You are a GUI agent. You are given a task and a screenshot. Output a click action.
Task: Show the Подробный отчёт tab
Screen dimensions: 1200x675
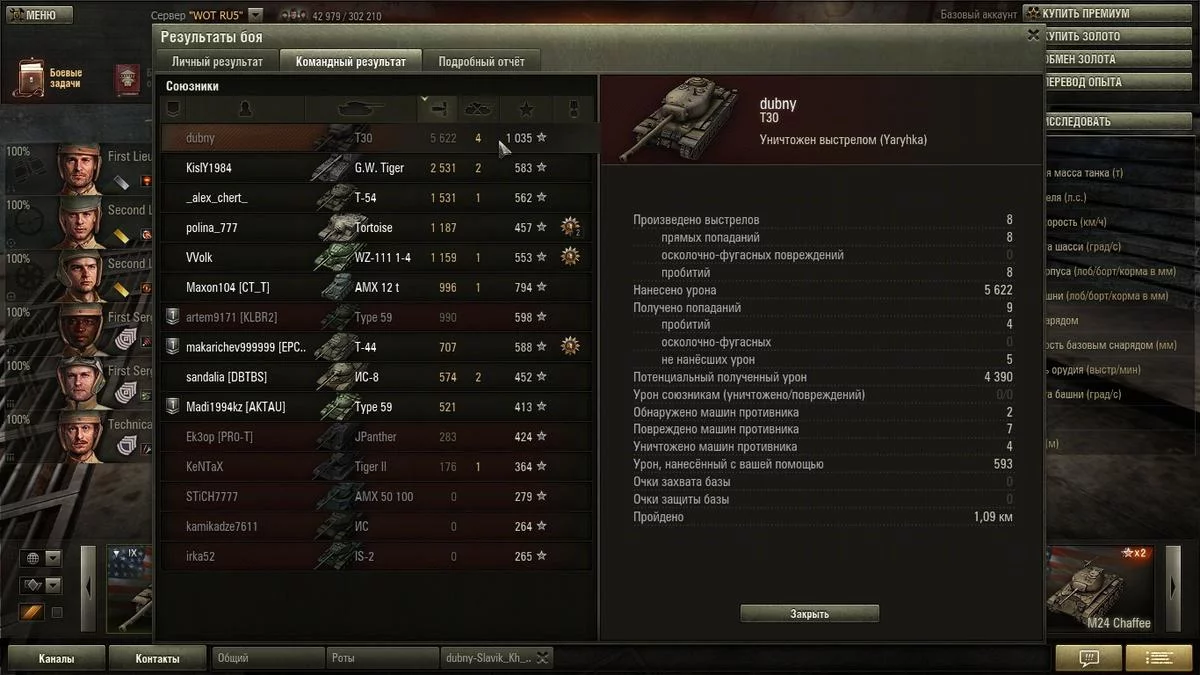point(481,62)
